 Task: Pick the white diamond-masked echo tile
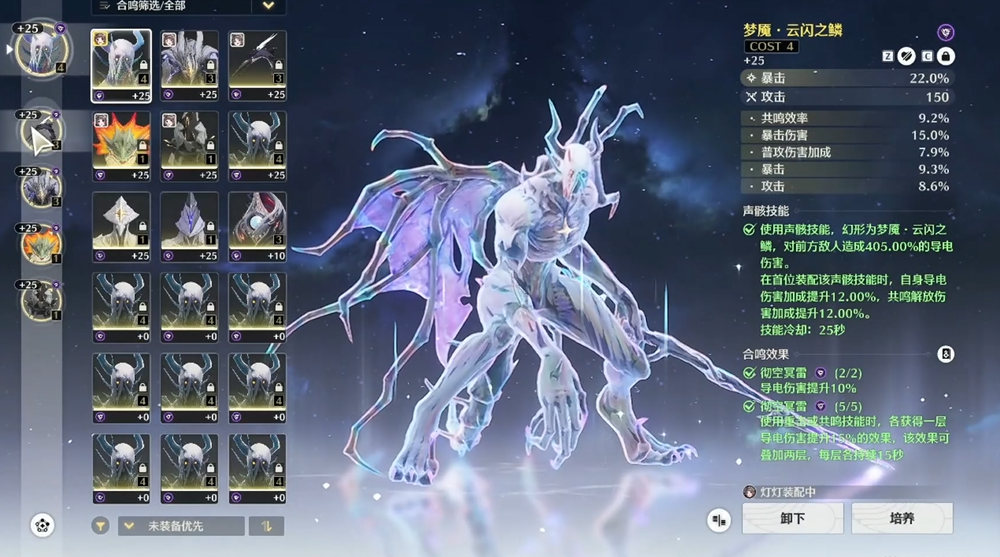pyautogui.click(x=121, y=220)
